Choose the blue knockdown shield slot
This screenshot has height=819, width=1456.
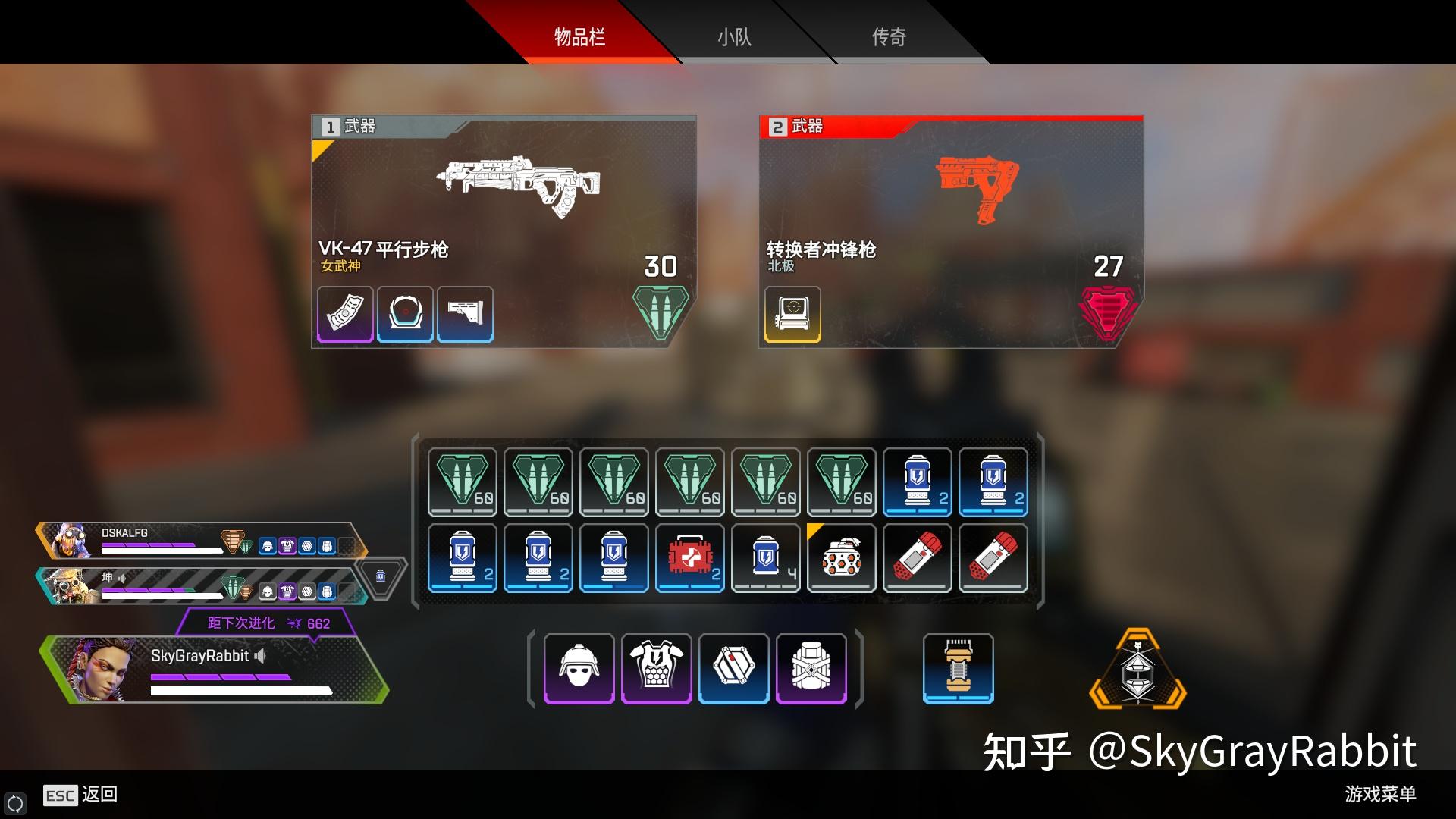point(734,669)
